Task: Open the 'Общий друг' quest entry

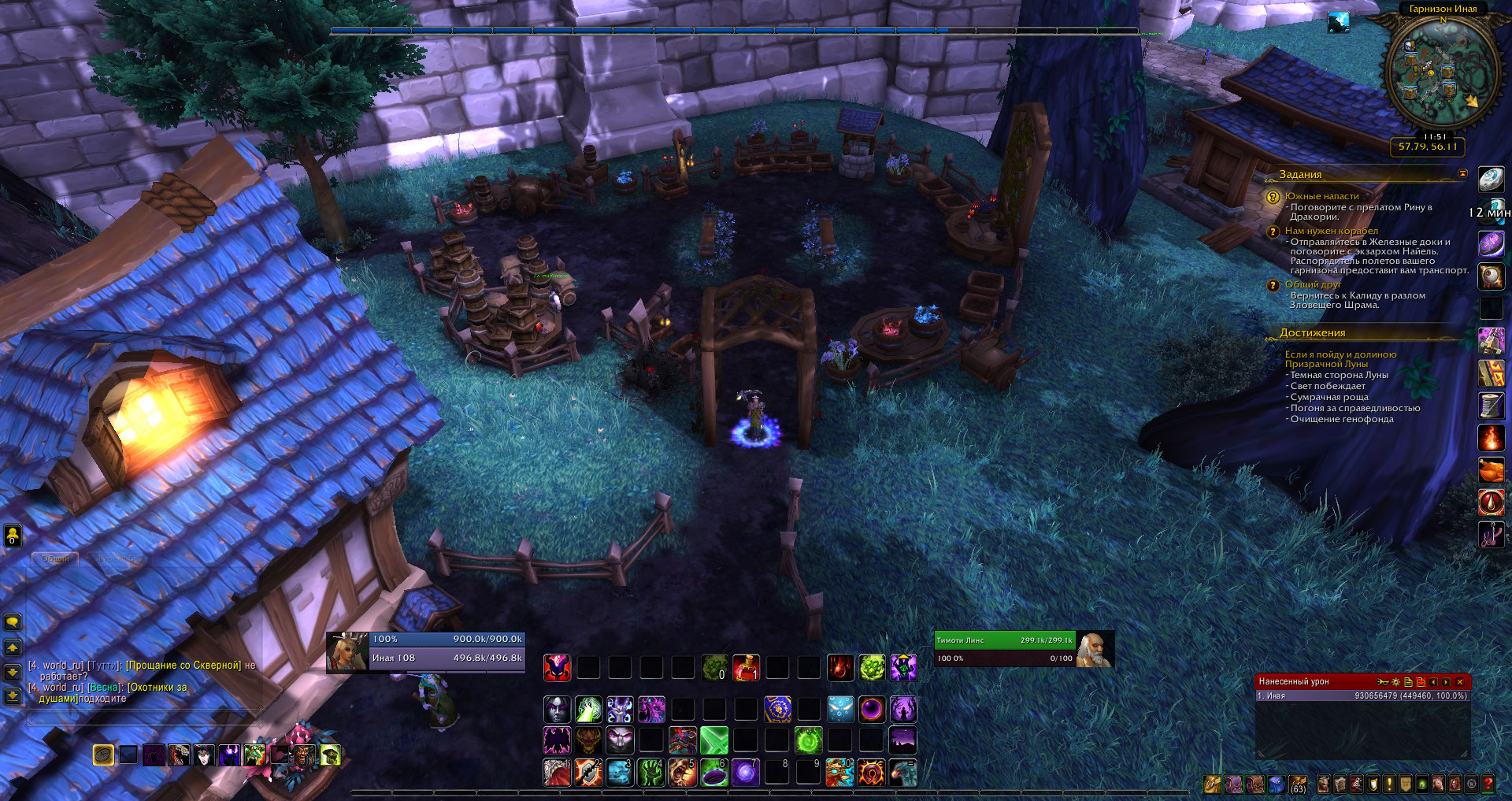Action: coord(1313,284)
